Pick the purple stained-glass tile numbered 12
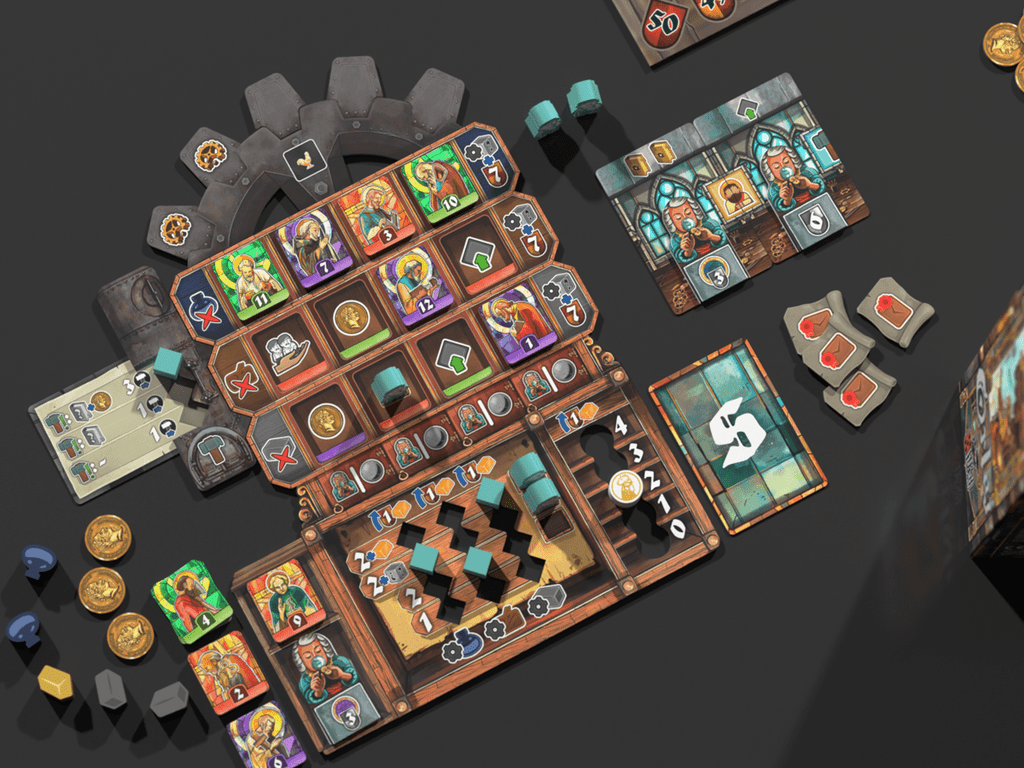The width and height of the screenshot is (1024, 768). [x=409, y=288]
